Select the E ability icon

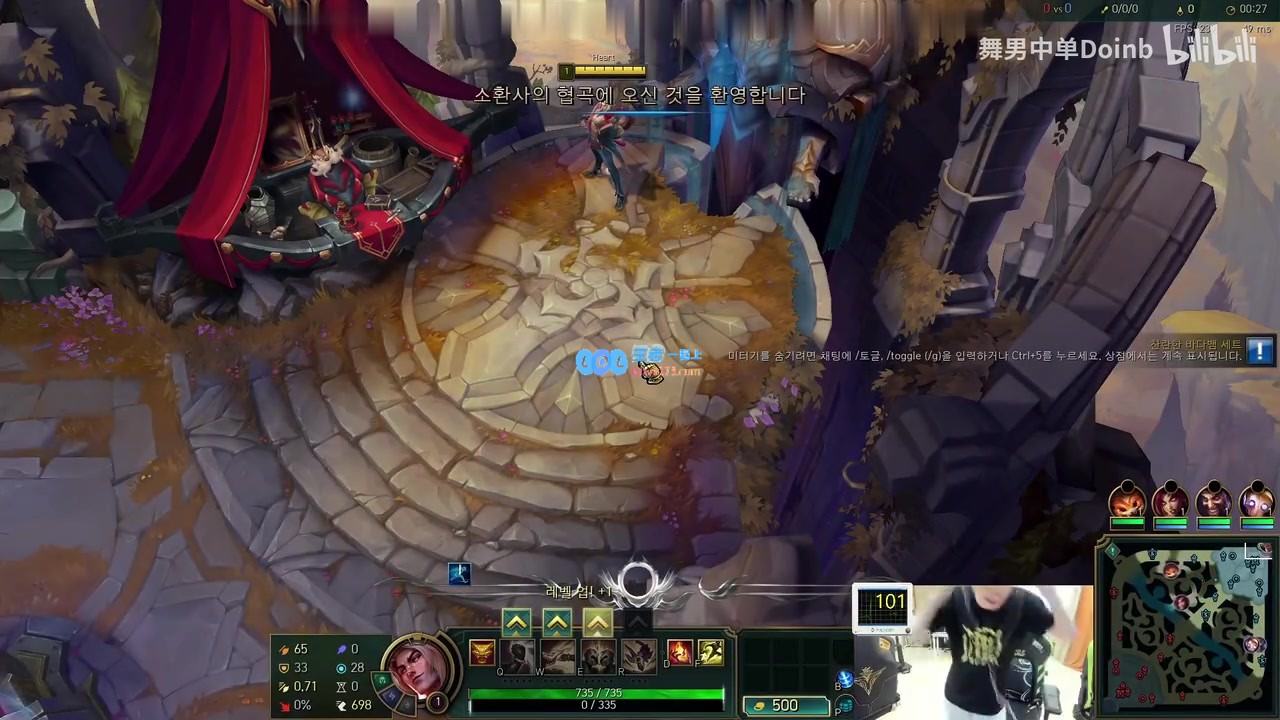coord(598,656)
